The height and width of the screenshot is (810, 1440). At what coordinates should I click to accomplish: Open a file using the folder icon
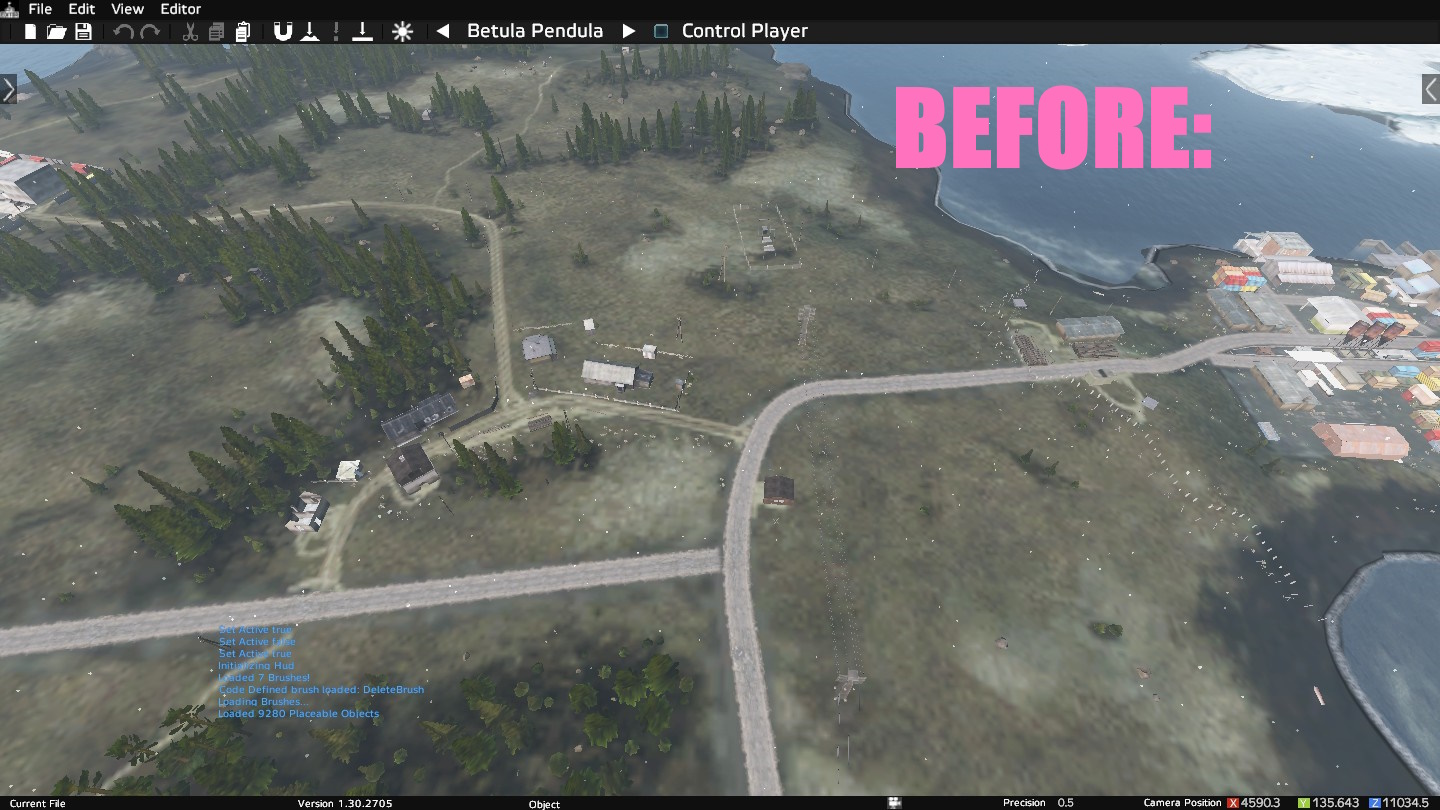coord(55,30)
